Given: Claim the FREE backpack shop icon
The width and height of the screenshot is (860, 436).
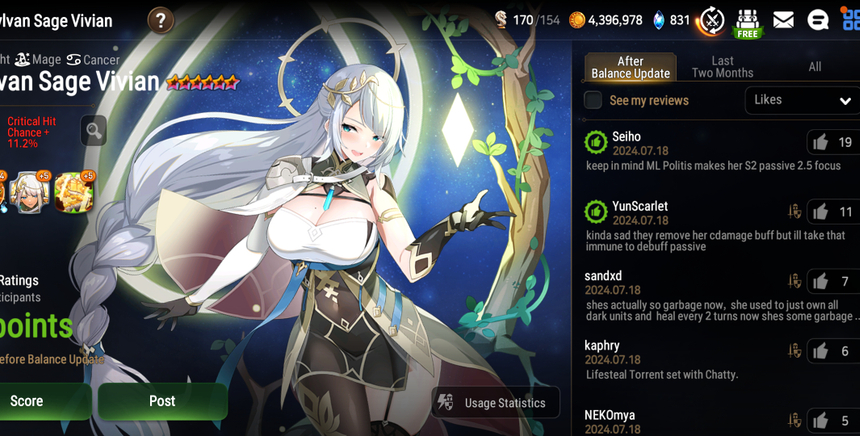Looking at the screenshot, I should point(747,22).
